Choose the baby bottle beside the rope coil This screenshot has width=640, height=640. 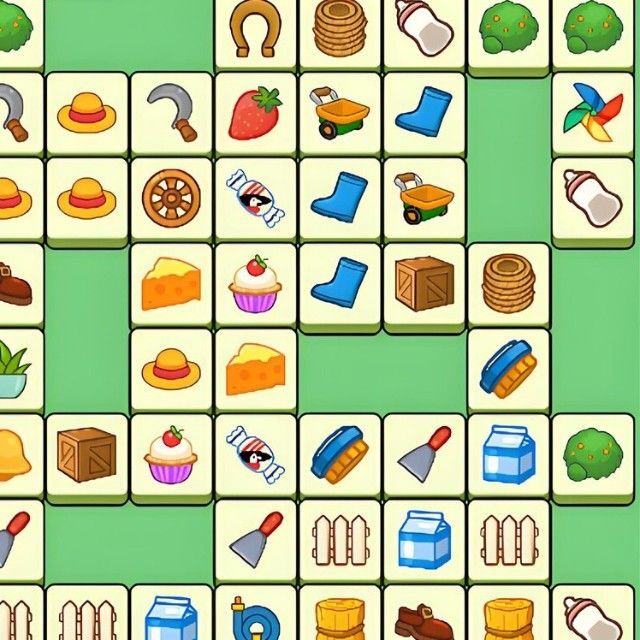pos(424,30)
